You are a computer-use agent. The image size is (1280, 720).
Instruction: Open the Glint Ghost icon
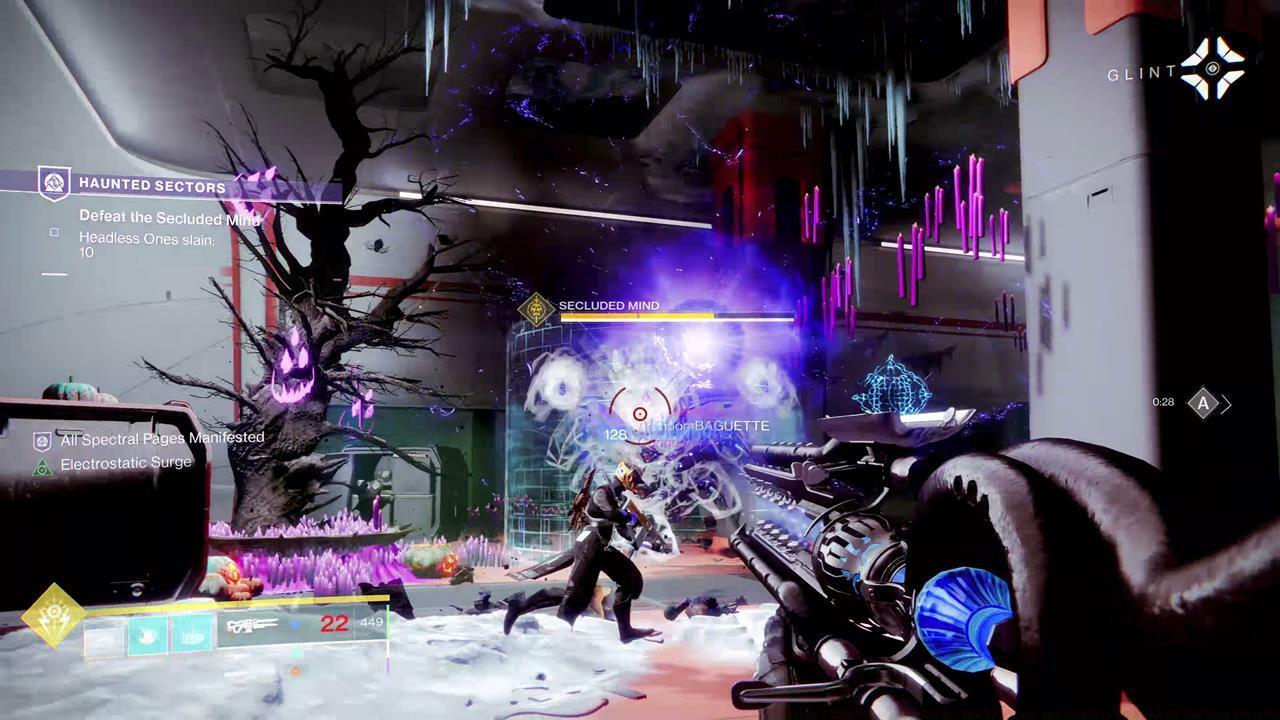1213,69
